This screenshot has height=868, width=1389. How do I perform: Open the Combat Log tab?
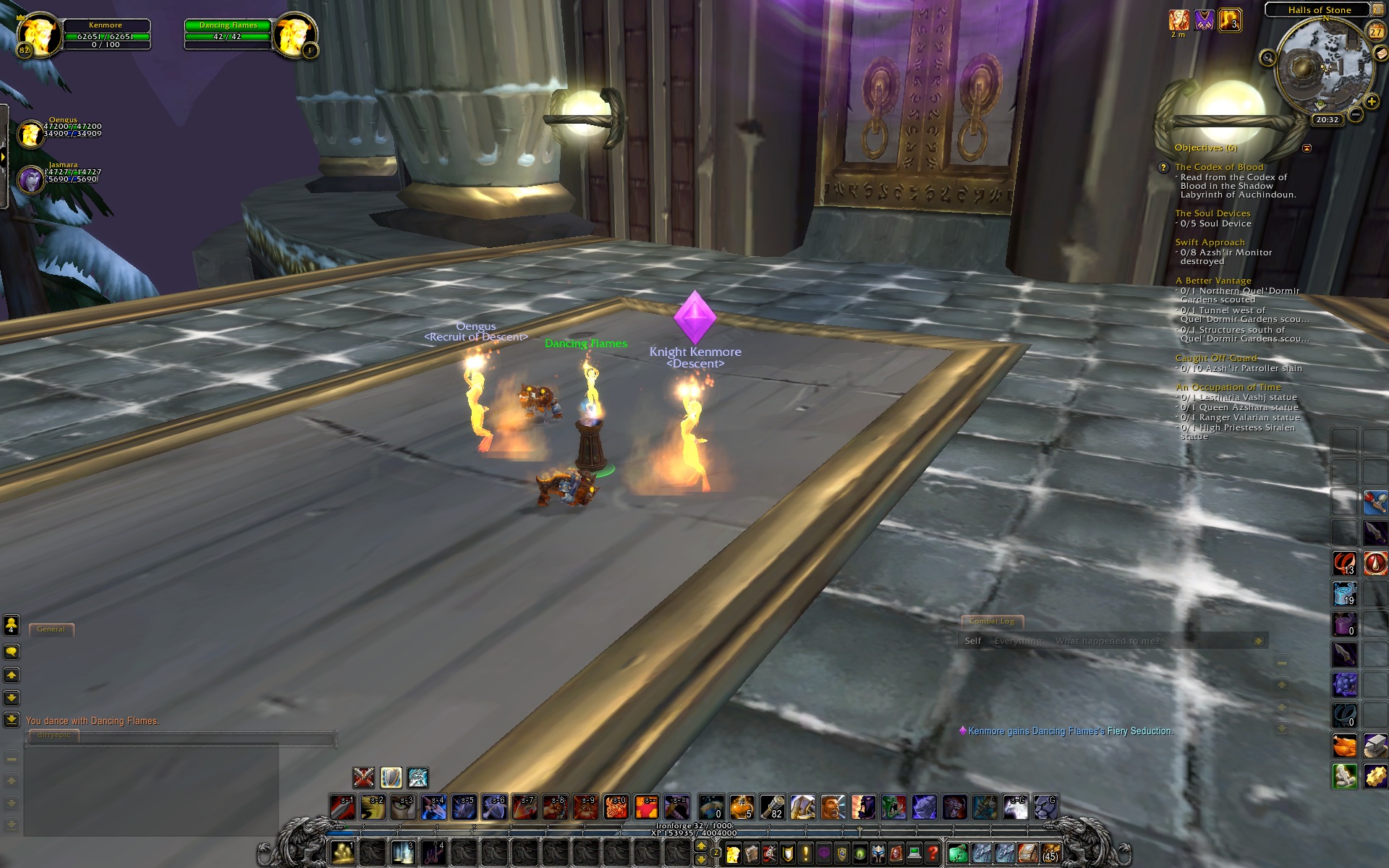[x=991, y=621]
